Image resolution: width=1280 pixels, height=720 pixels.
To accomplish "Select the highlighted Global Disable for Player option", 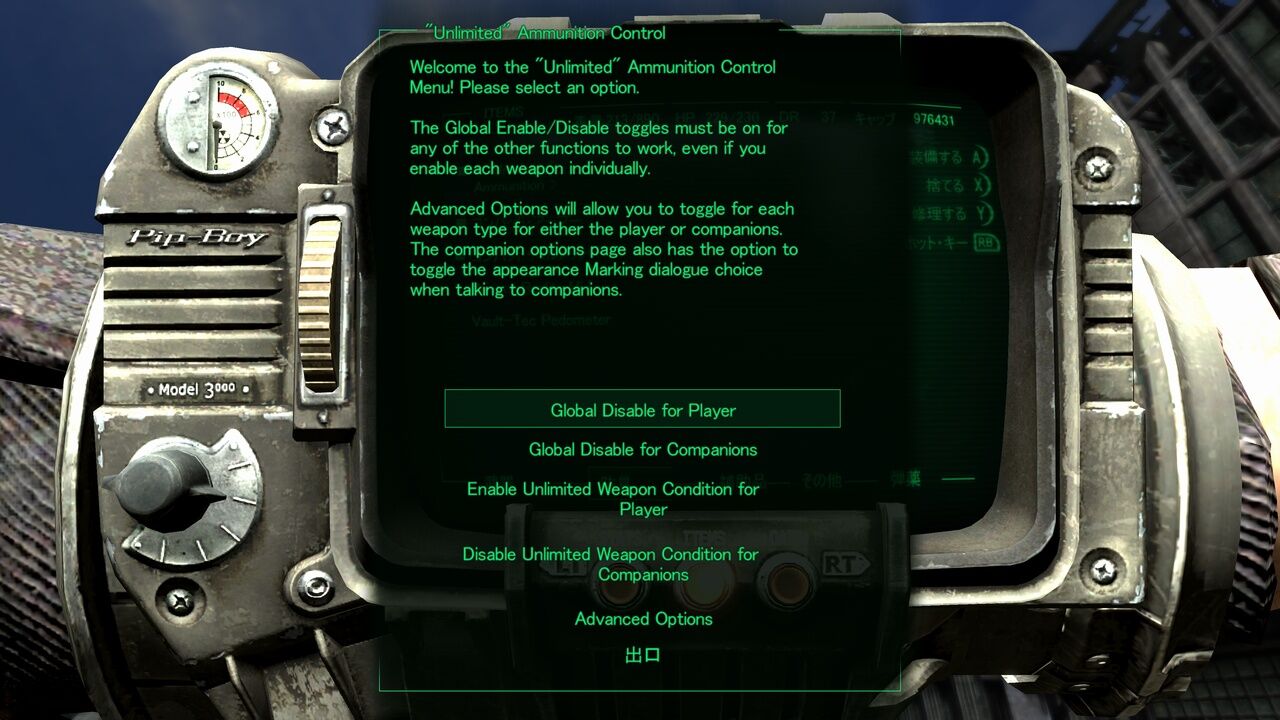I will click(642, 409).
